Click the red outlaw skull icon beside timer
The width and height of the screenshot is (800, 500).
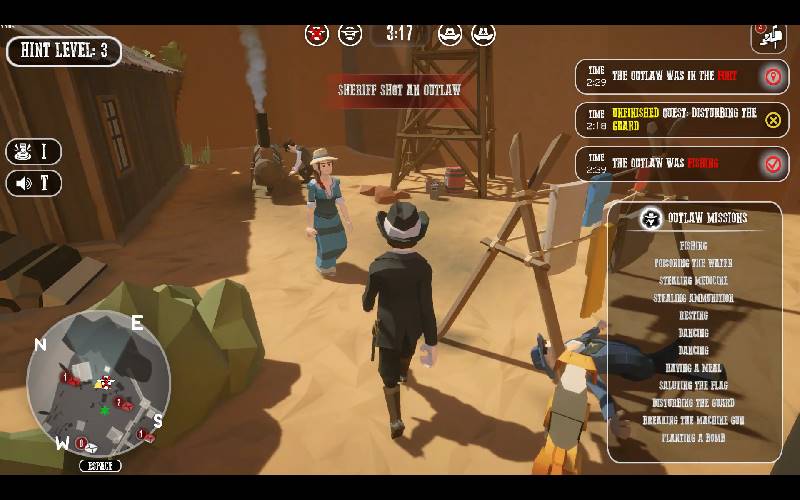[317, 35]
